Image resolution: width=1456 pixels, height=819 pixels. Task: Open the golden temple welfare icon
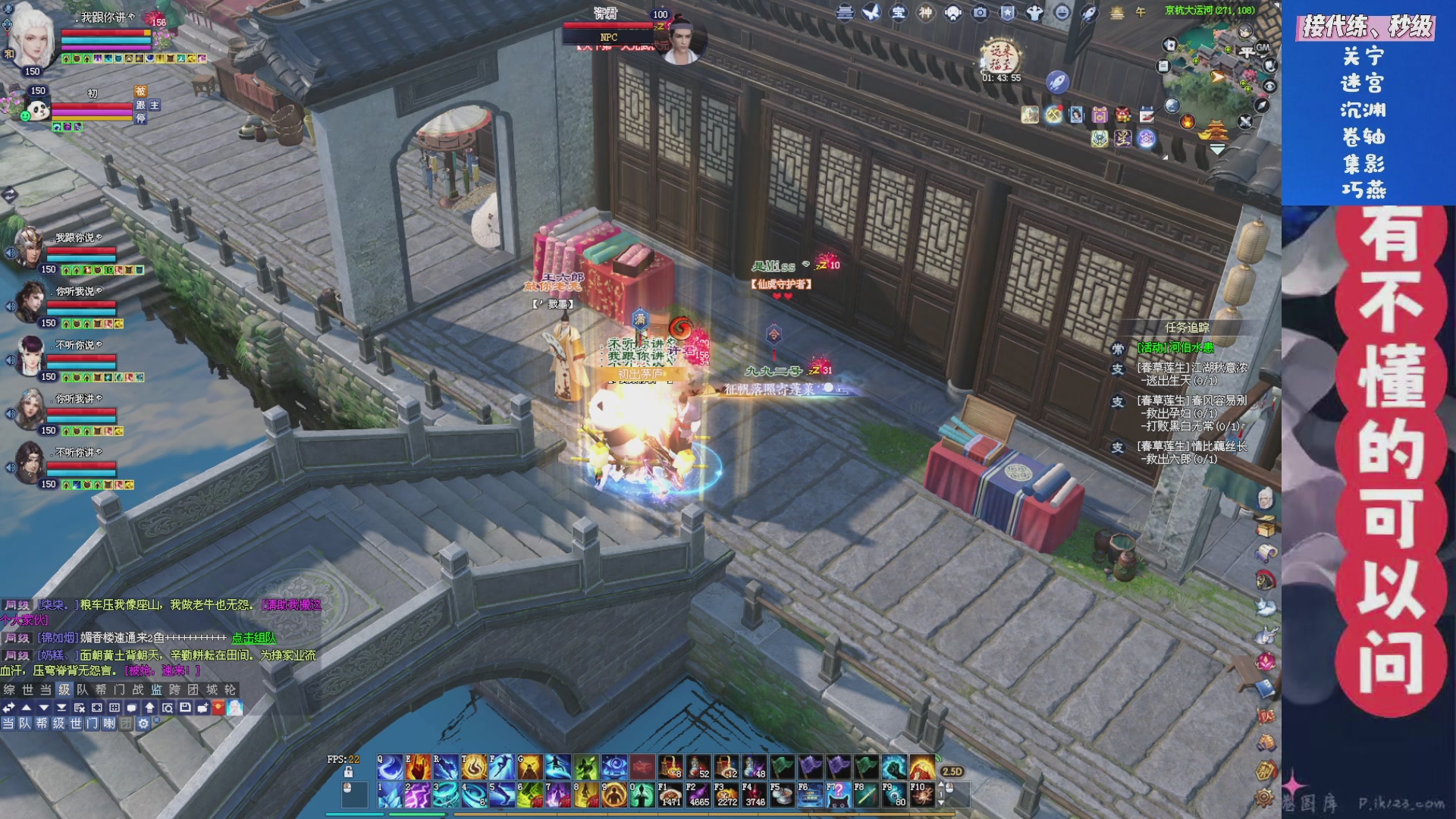[x=1216, y=130]
